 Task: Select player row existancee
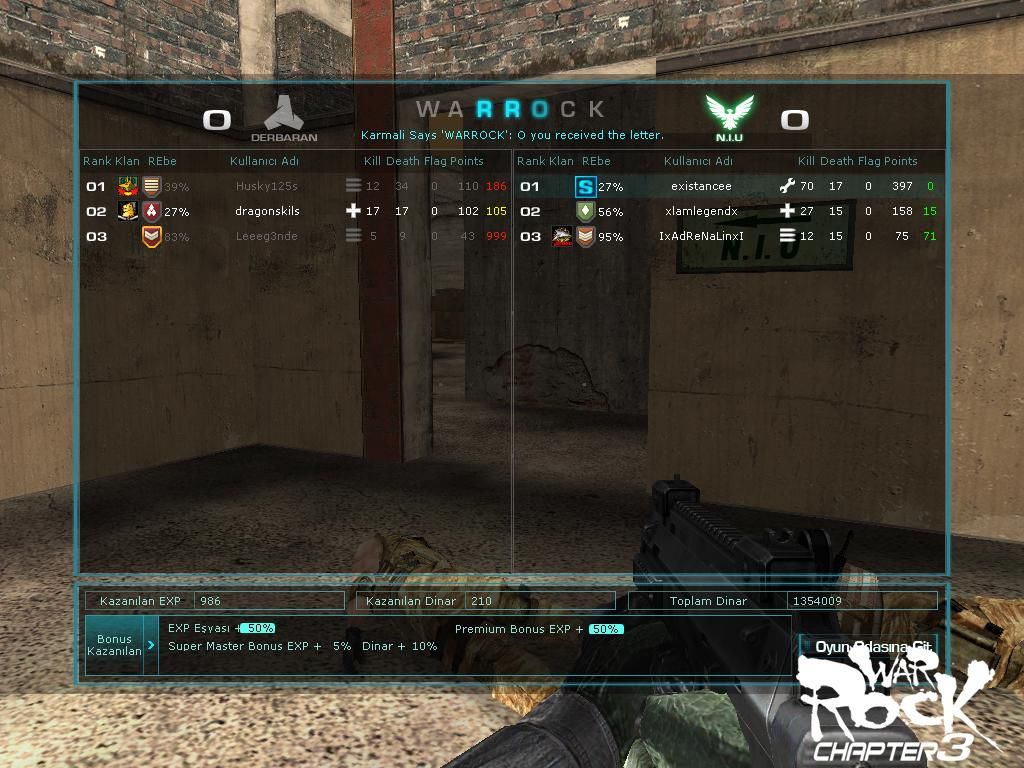[x=701, y=186]
